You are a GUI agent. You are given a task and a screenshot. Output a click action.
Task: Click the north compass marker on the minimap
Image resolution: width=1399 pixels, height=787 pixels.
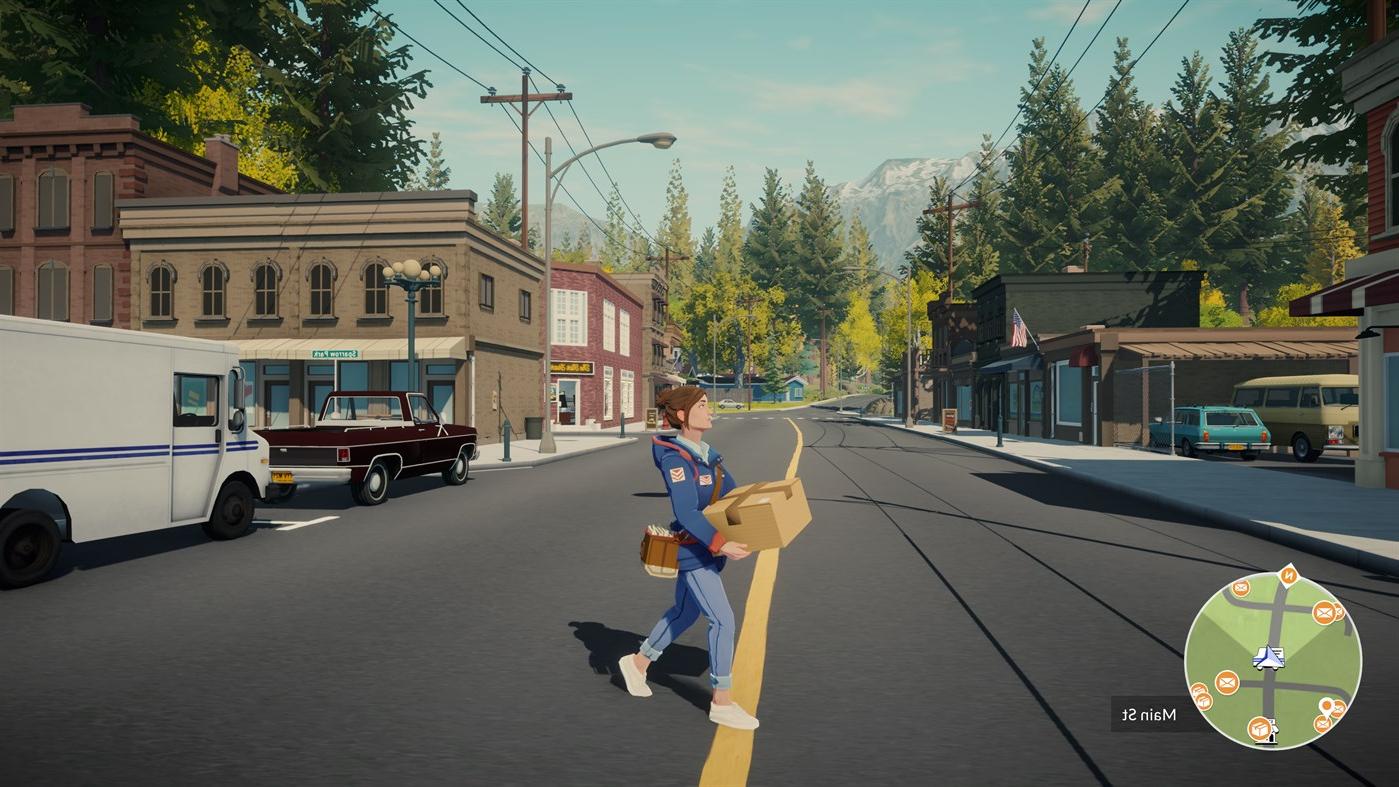point(1288,575)
